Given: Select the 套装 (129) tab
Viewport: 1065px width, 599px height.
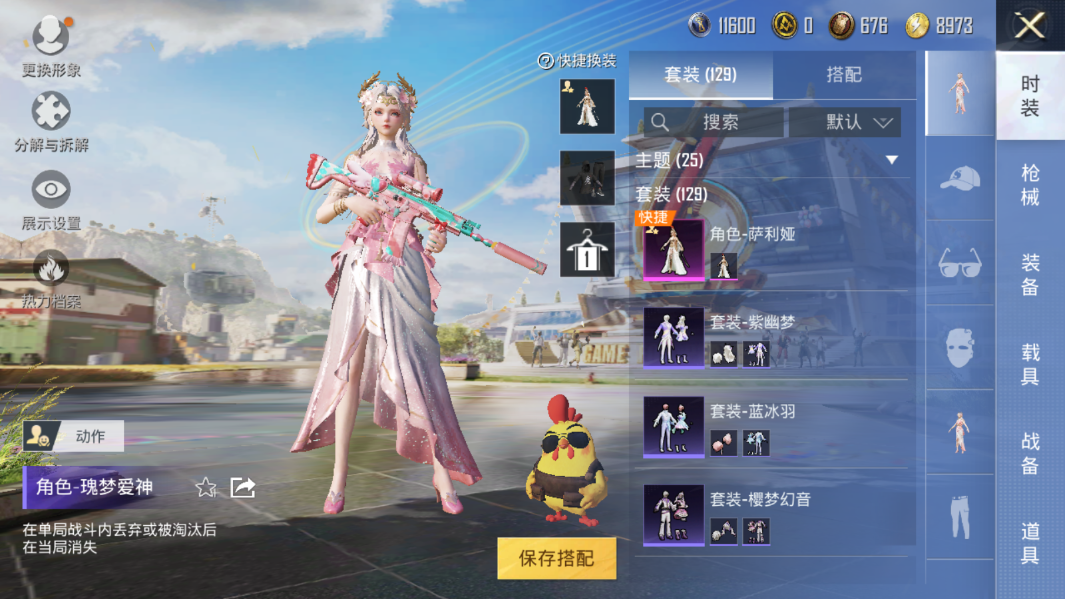Looking at the screenshot, I should (x=700, y=75).
